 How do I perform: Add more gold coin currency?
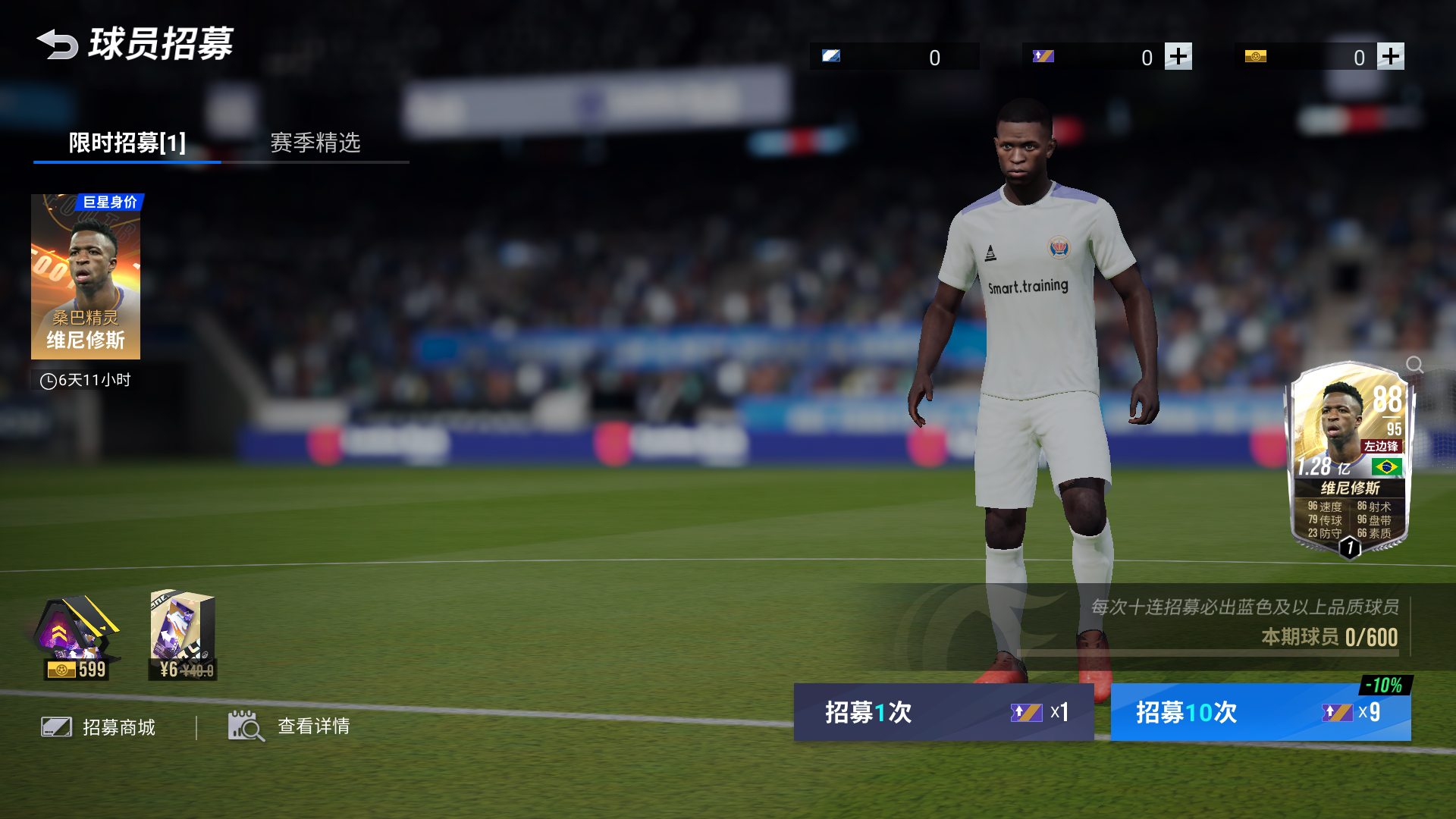1390,56
